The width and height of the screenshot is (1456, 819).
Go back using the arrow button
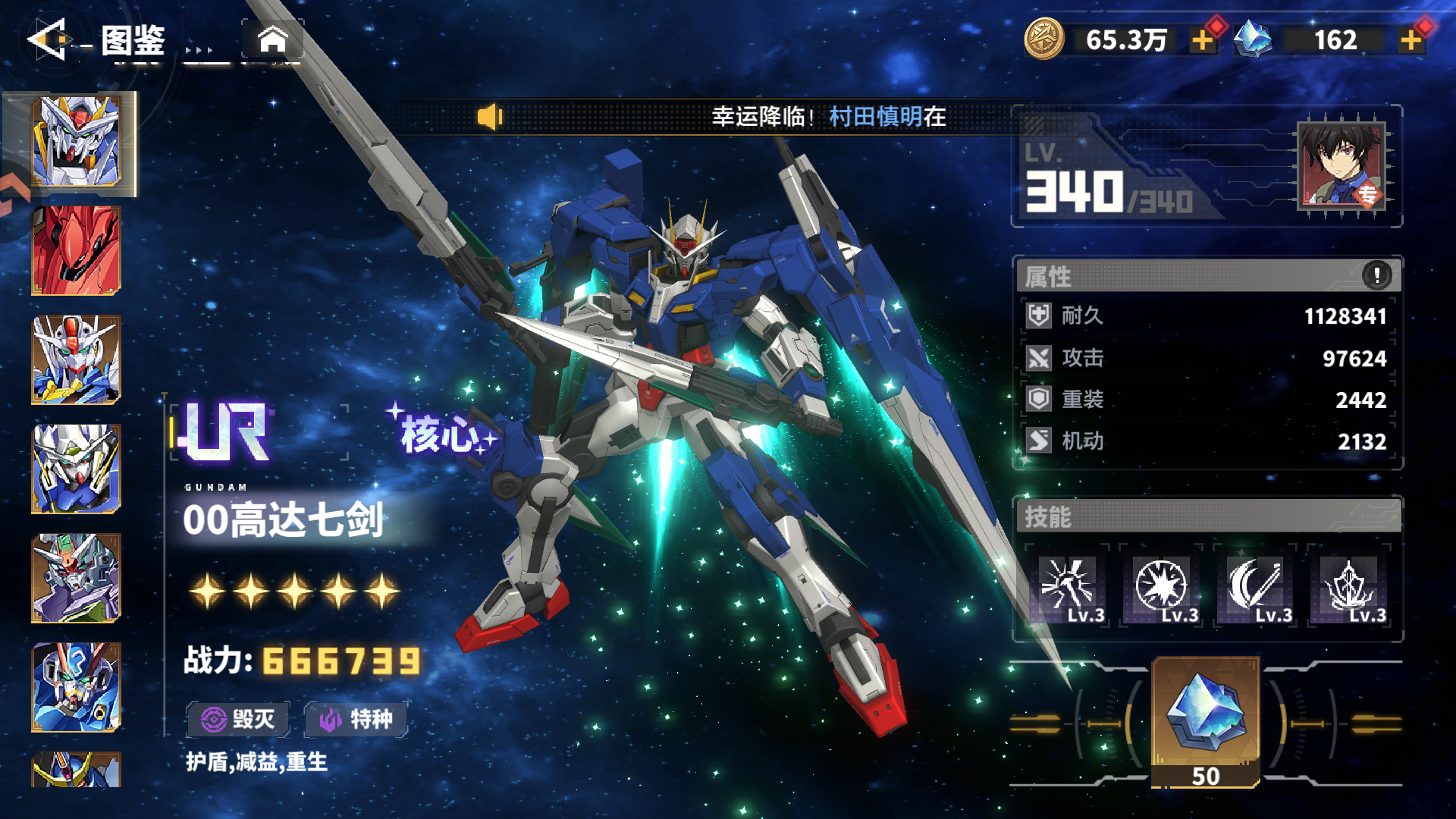coord(49,39)
